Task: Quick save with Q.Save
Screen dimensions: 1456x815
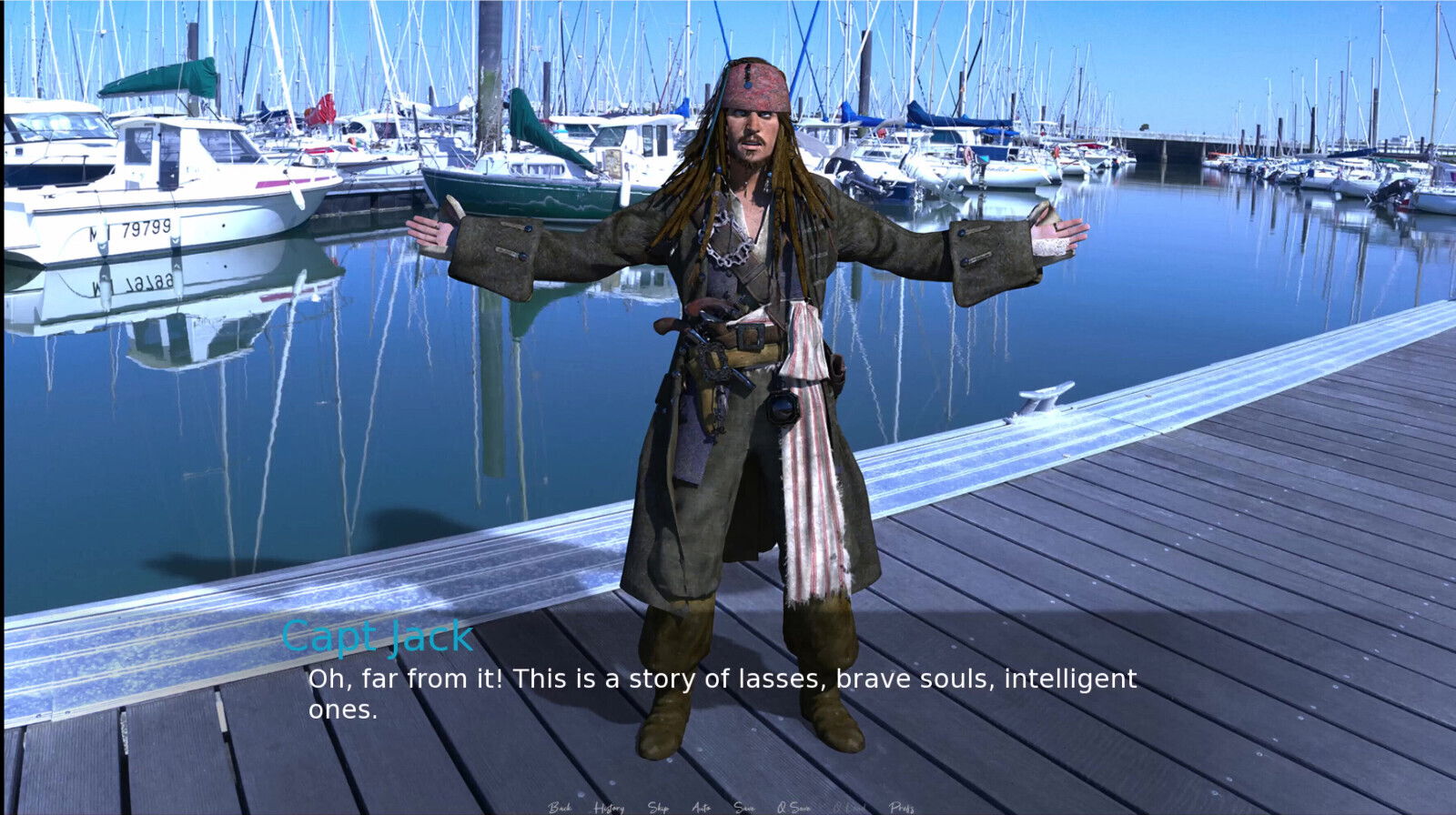Action: pyautogui.click(x=794, y=807)
